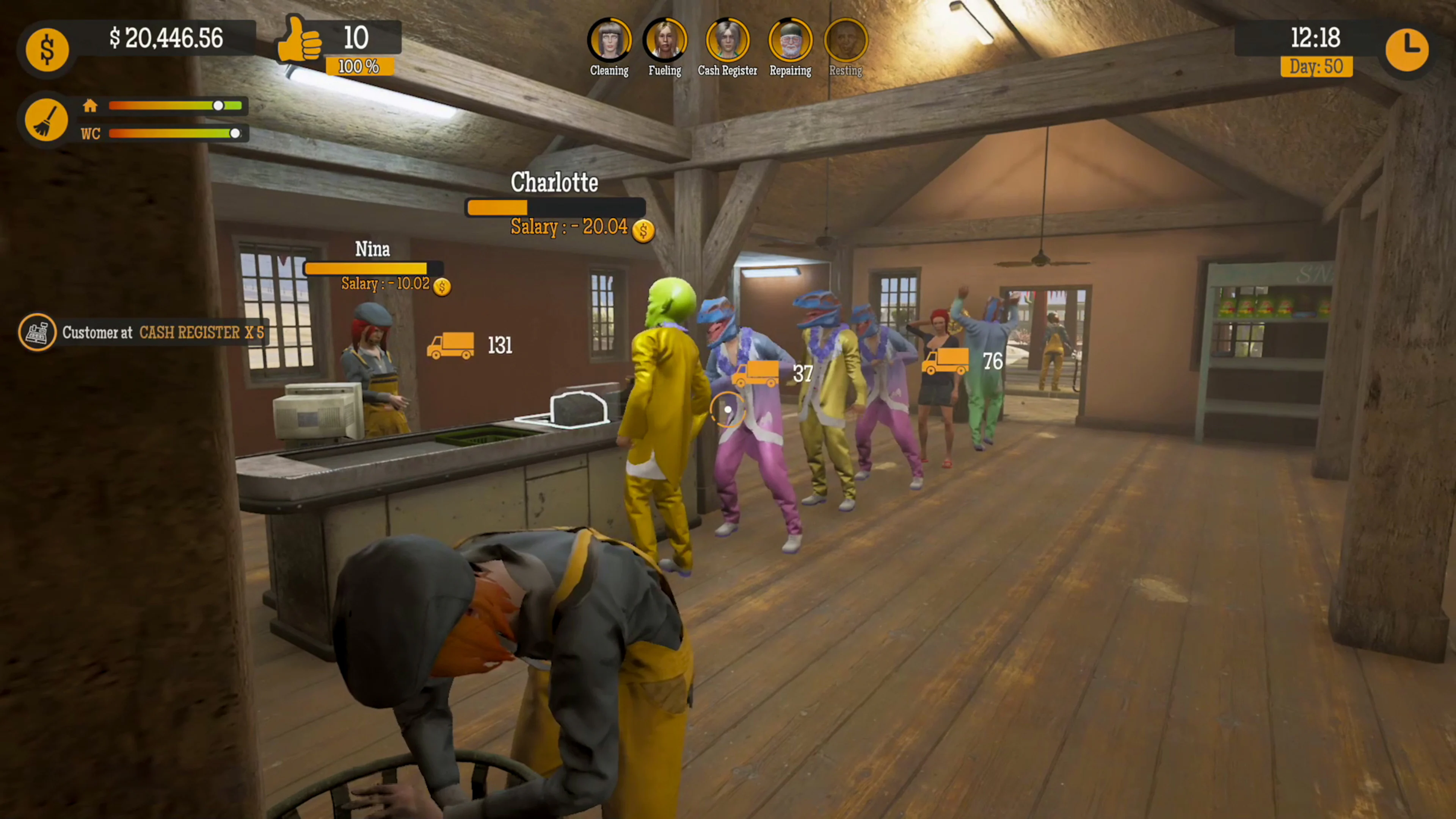The height and width of the screenshot is (819, 1456).
Task: Click the Customer at CASH REGISTER X5 alert
Action: [x=164, y=333]
